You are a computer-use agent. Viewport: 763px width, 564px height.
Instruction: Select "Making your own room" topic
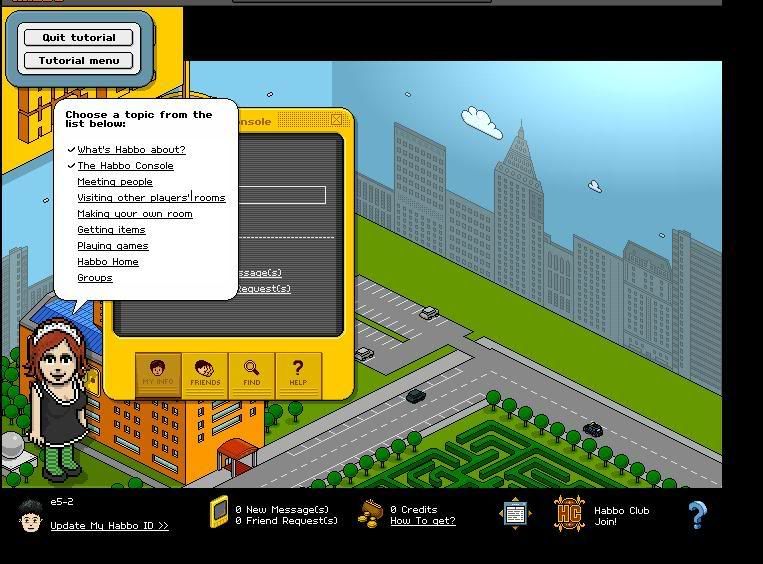coord(135,214)
